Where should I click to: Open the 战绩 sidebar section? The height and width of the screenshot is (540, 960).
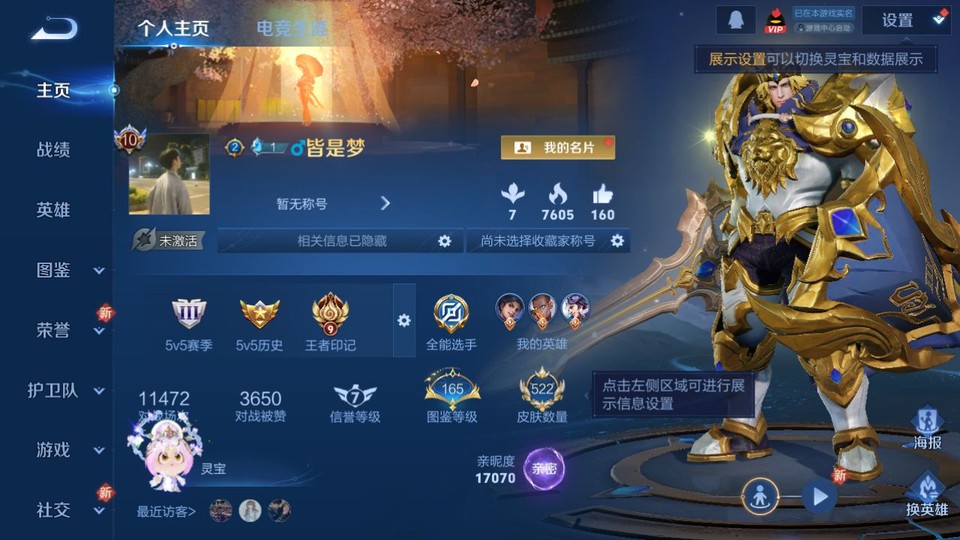[x=54, y=150]
